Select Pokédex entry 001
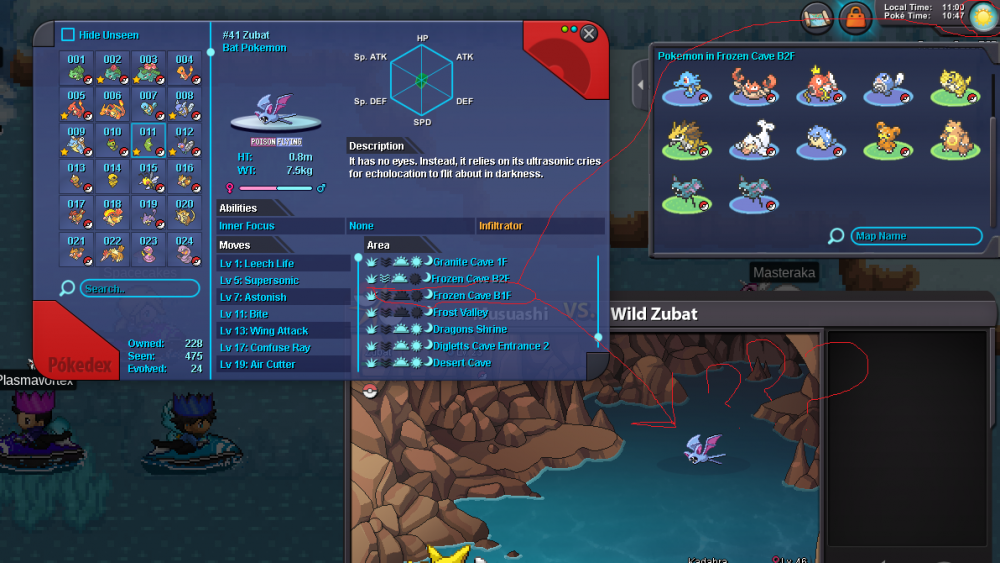 76,68
